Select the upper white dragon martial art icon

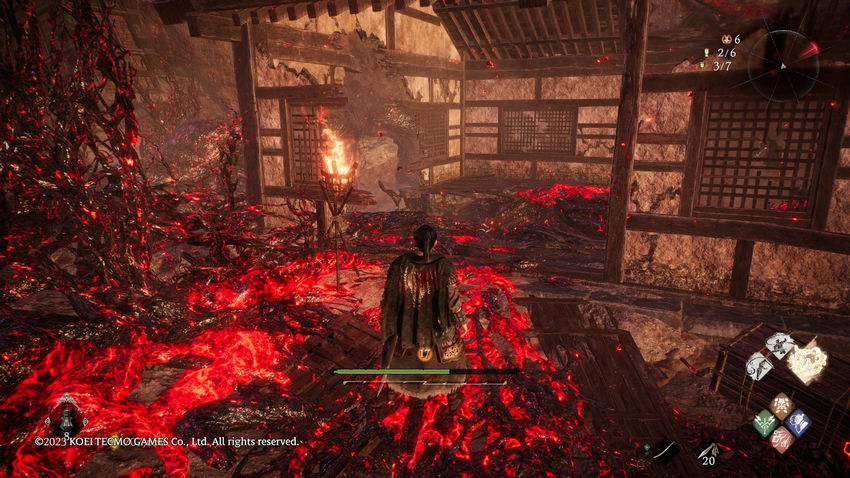pyautogui.click(x=780, y=346)
